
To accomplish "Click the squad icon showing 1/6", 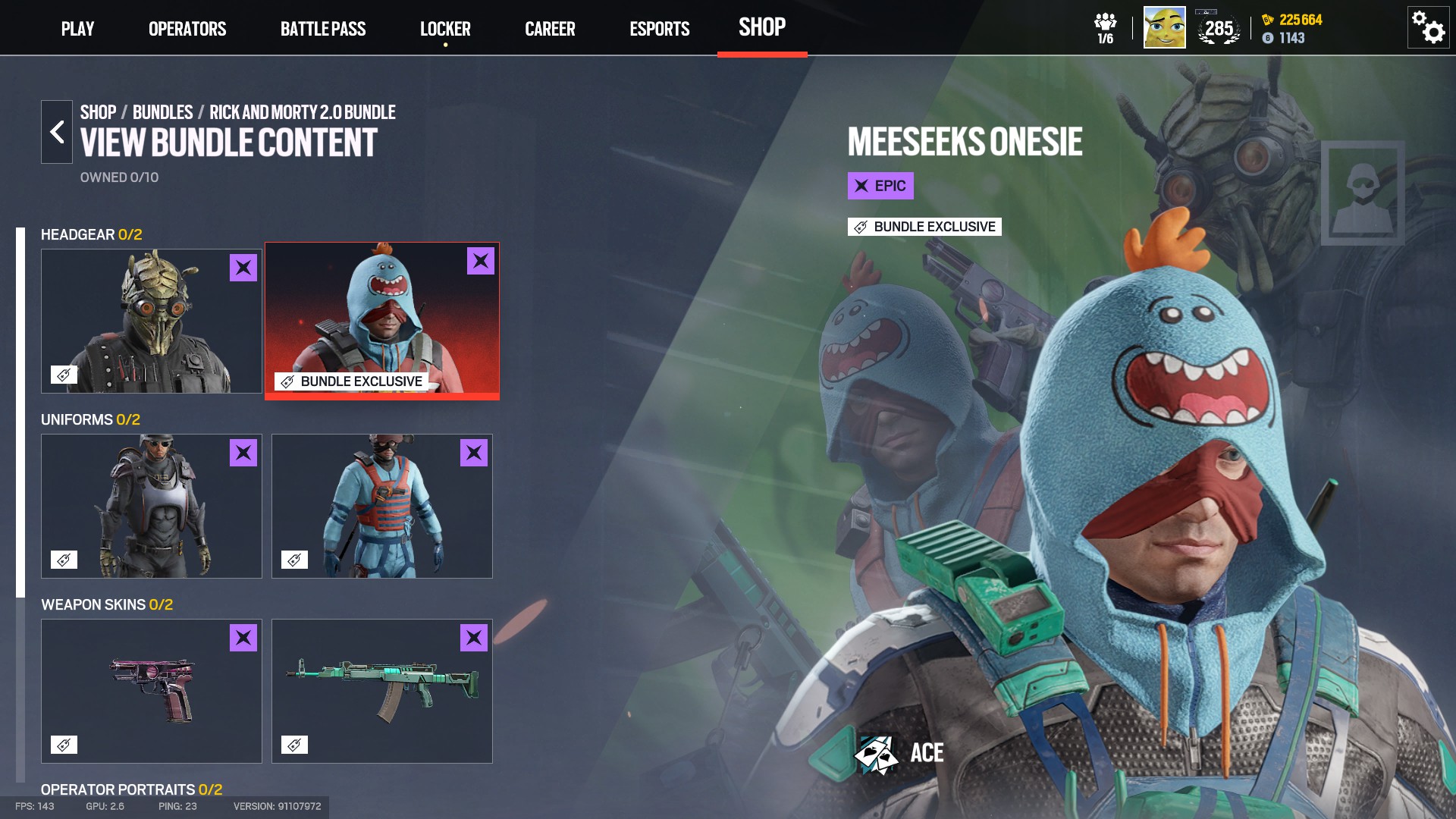I will point(1106,25).
